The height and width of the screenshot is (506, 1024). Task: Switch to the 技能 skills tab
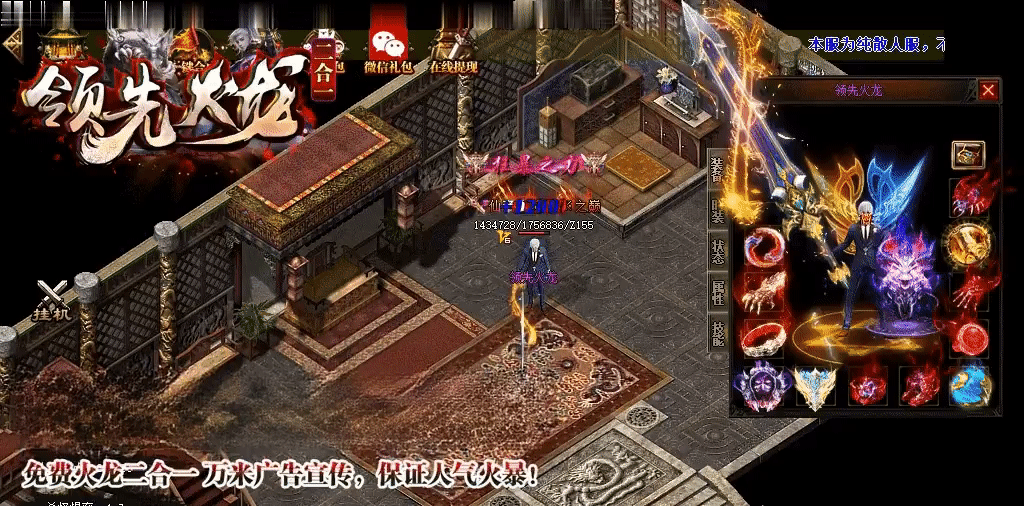point(717,333)
